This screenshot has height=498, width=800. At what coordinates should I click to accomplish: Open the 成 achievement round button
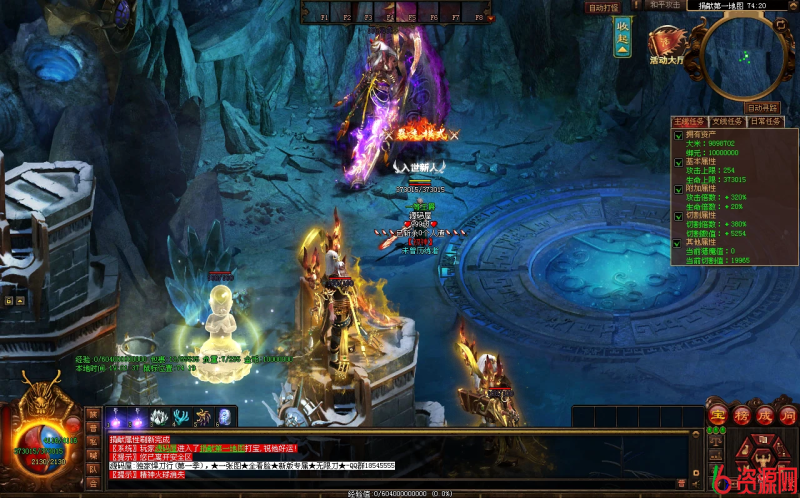click(762, 414)
